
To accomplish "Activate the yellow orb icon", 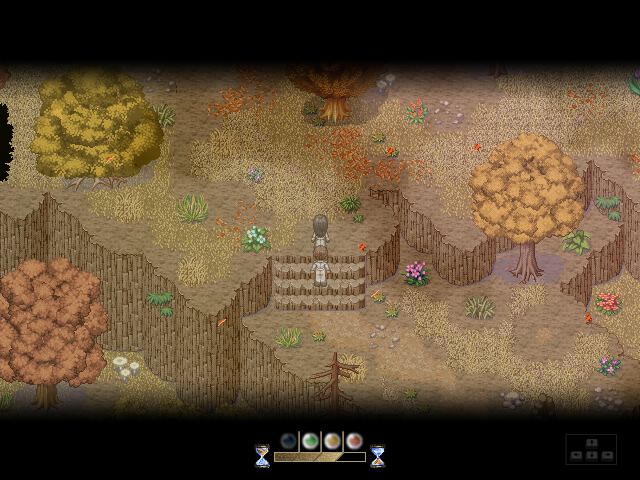I will 332,441.
